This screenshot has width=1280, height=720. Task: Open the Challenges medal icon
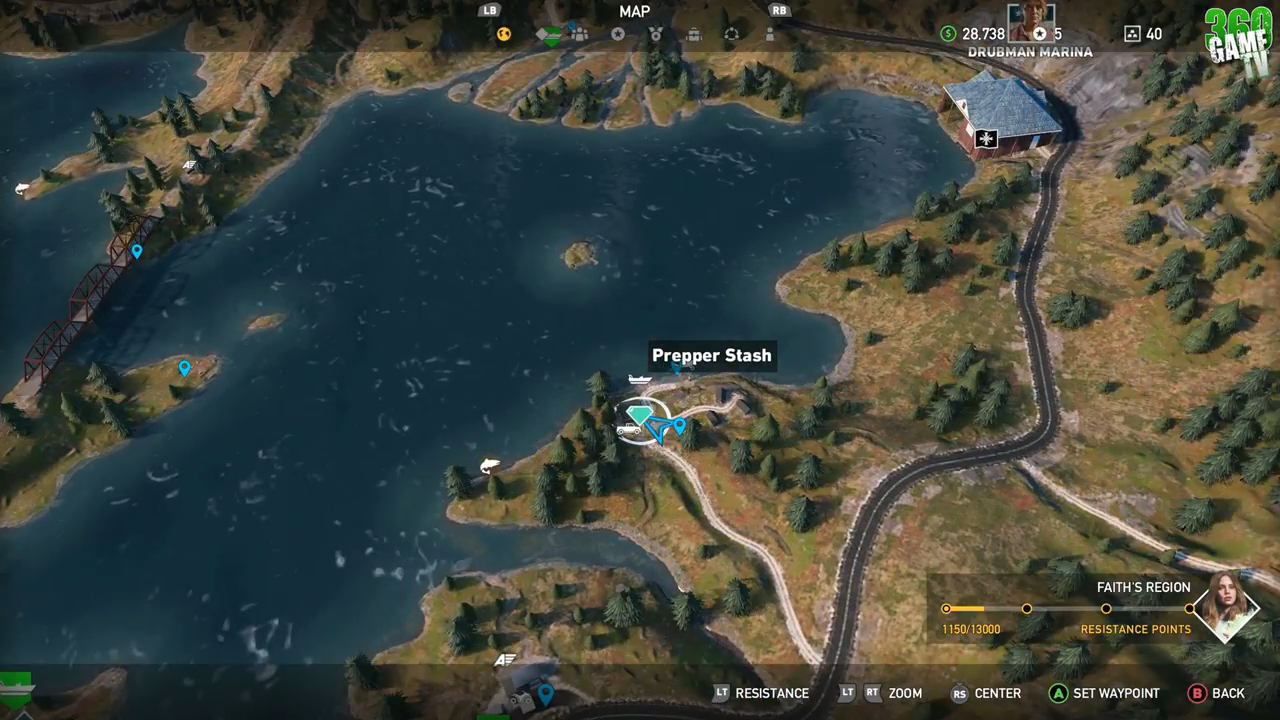coord(655,34)
